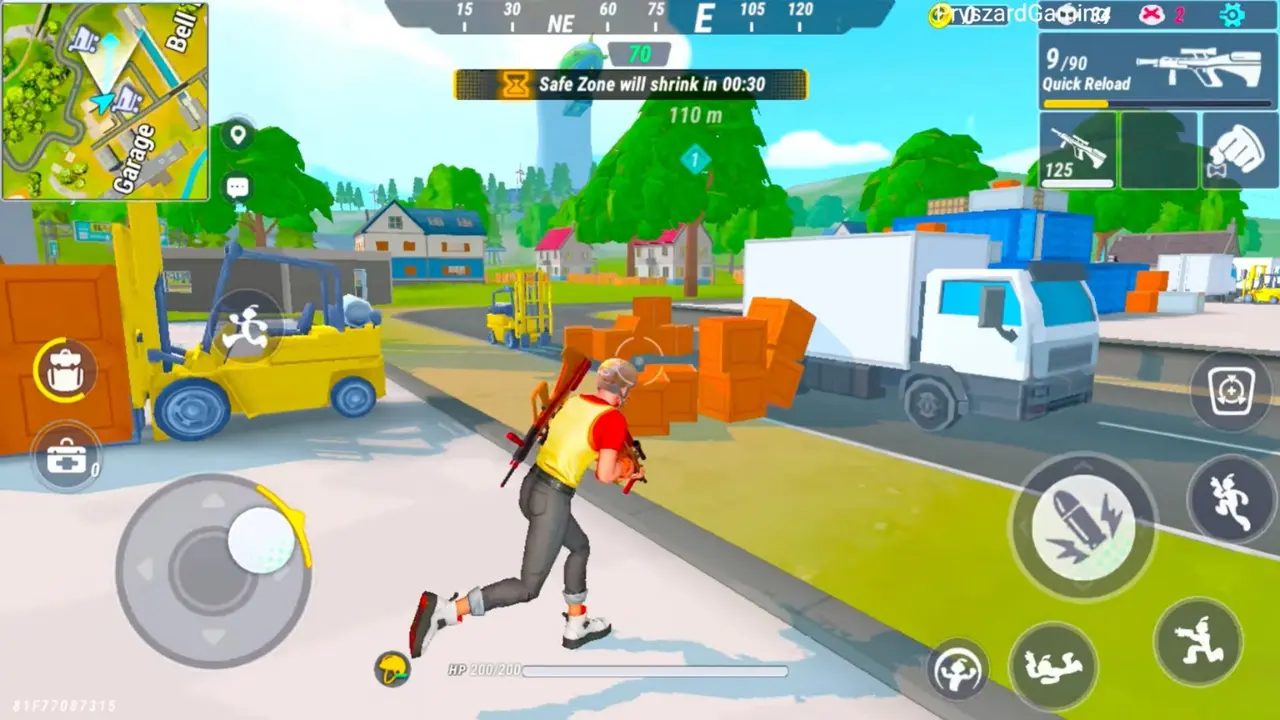Tap the movement joystick knob
Image resolution: width=1280 pixels, height=720 pixels.
tap(262, 540)
